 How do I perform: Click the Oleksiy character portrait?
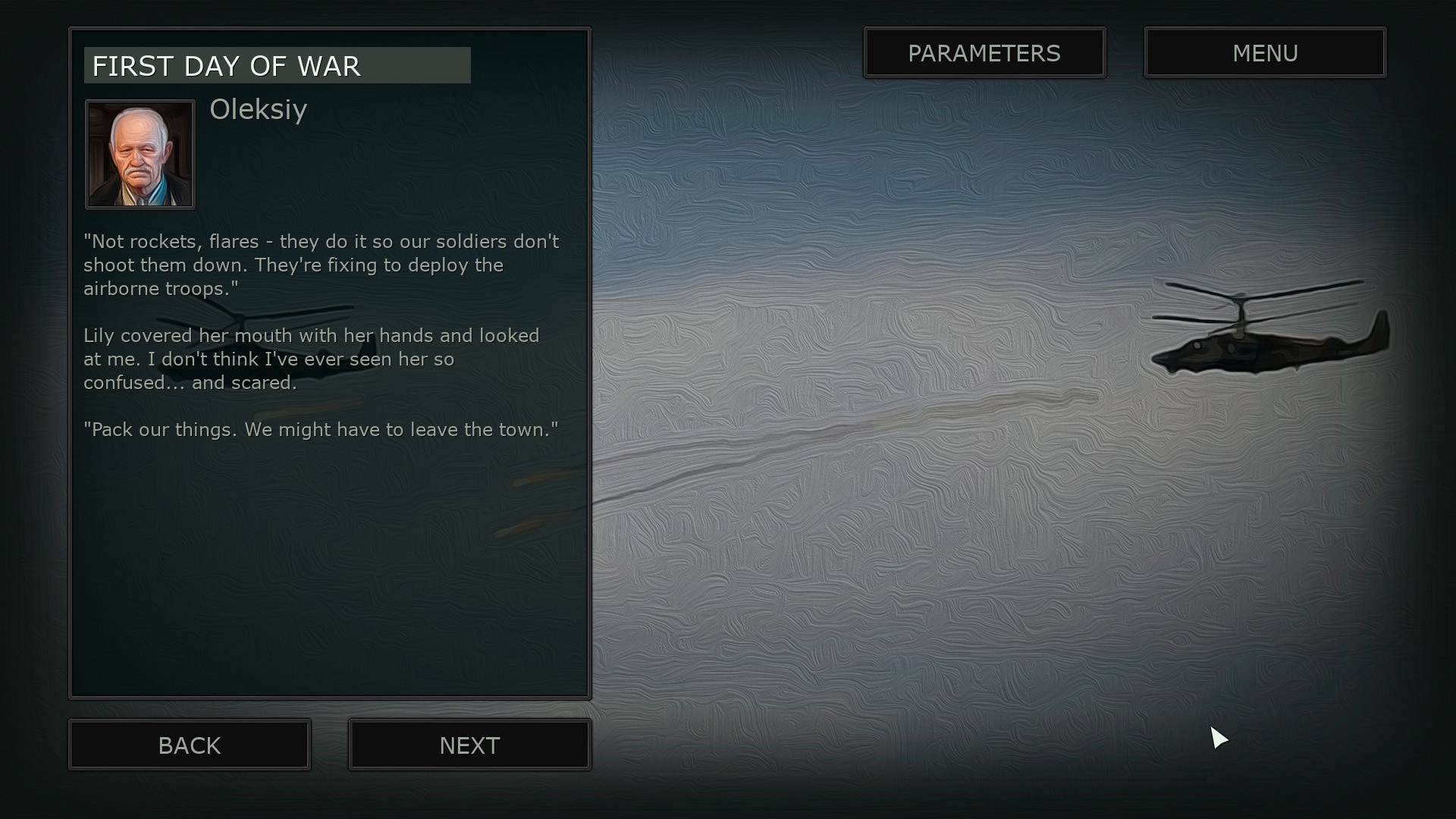coord(140,154)
